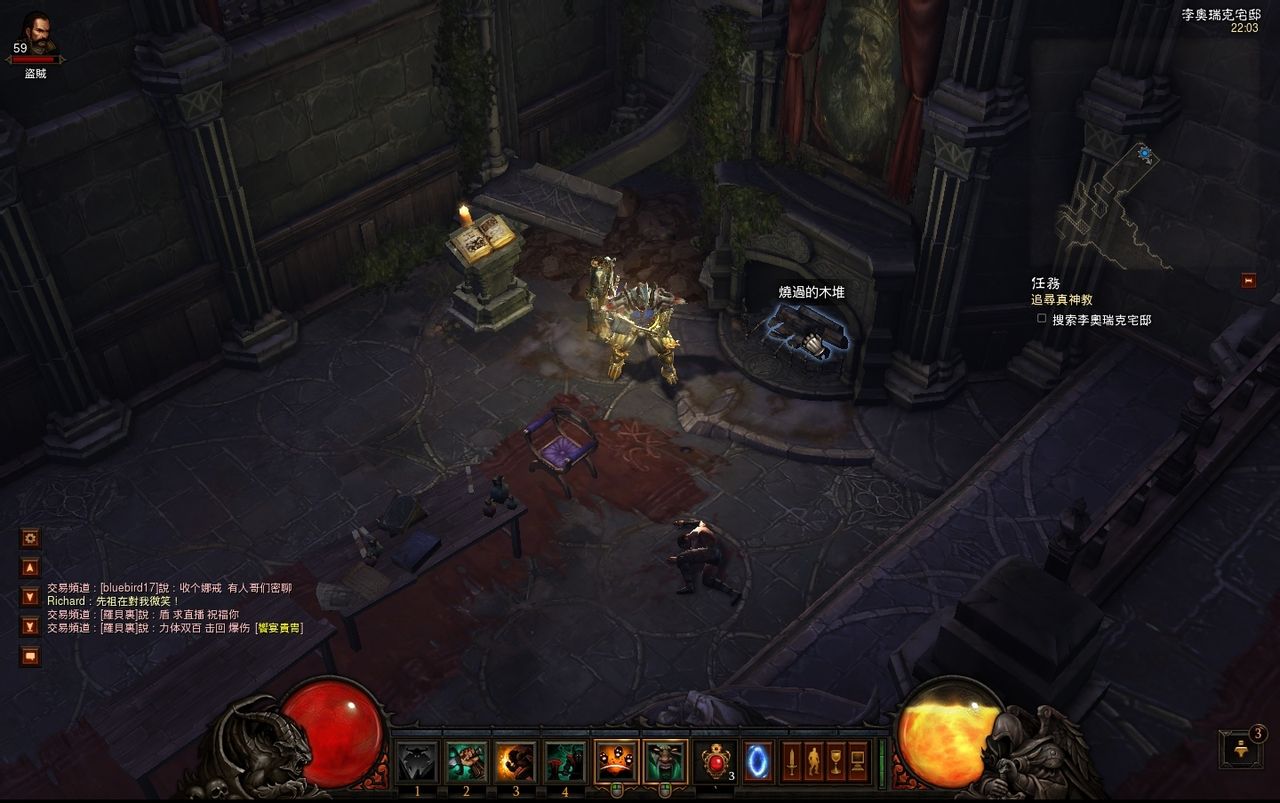Viewport: 1280px width, 803px height.
Task: Collapse the quest tracker with the red button
Action: coord(1248,281)
